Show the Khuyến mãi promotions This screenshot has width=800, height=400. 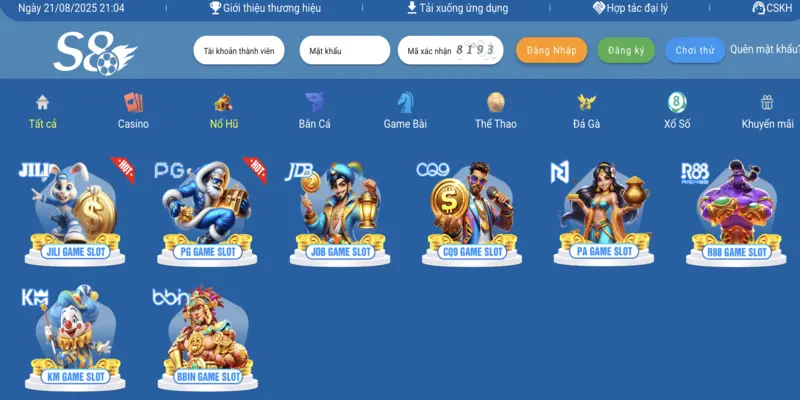click(767, 111)
